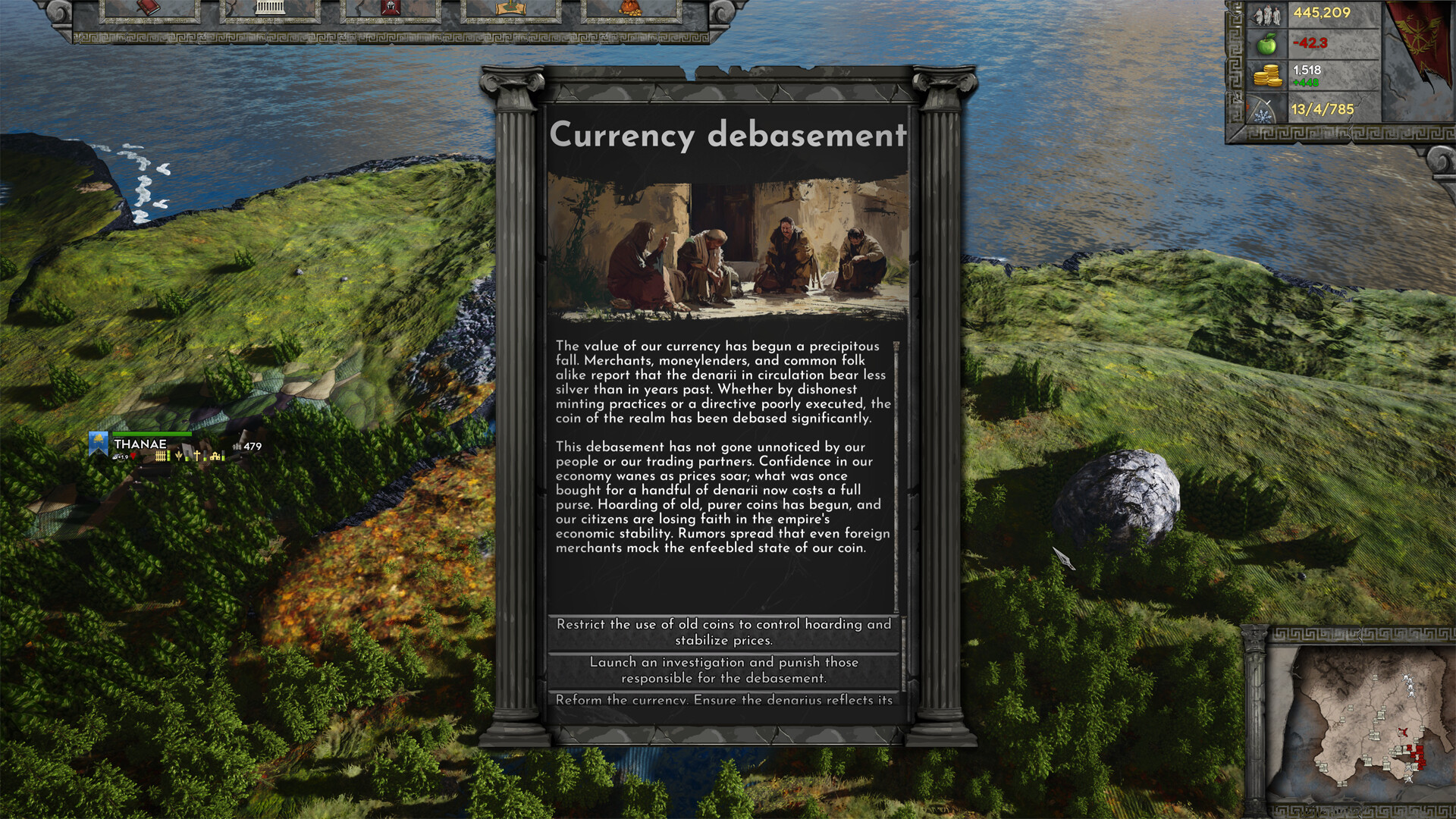Select the temple buildings icon on the toolbar
1456x819 pixels.
point(270,9)
